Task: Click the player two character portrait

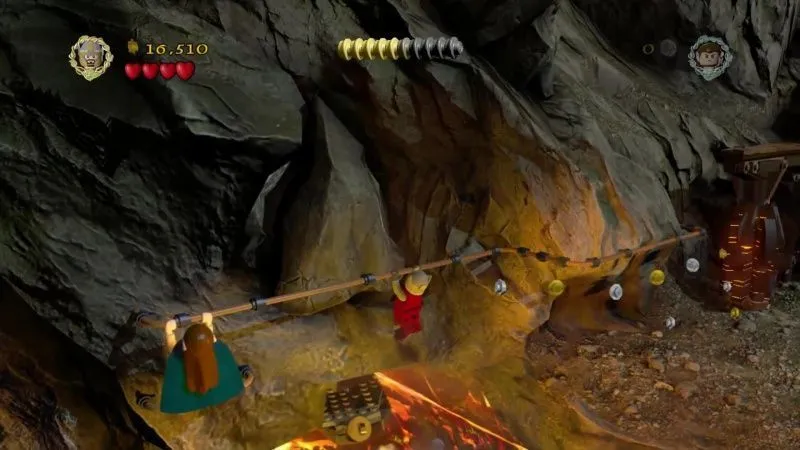Action: (x=710, y=57)
